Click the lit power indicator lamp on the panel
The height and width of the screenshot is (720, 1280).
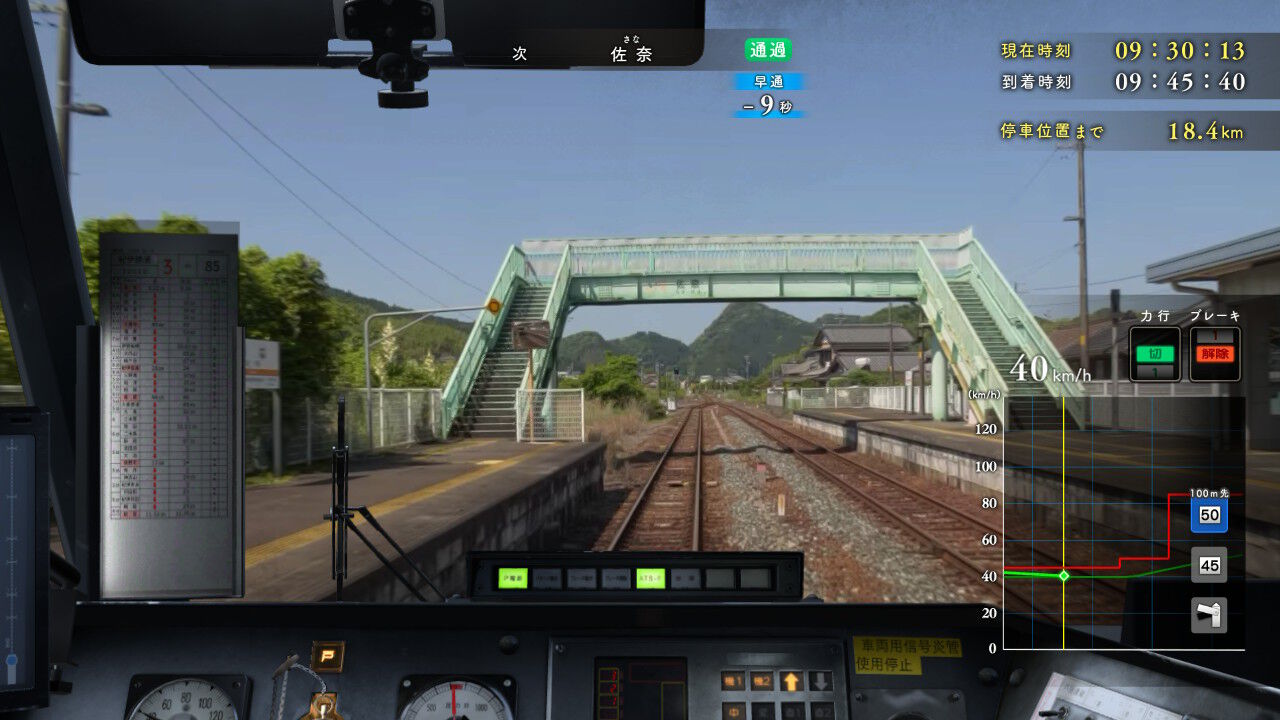[x=512, y=576]
